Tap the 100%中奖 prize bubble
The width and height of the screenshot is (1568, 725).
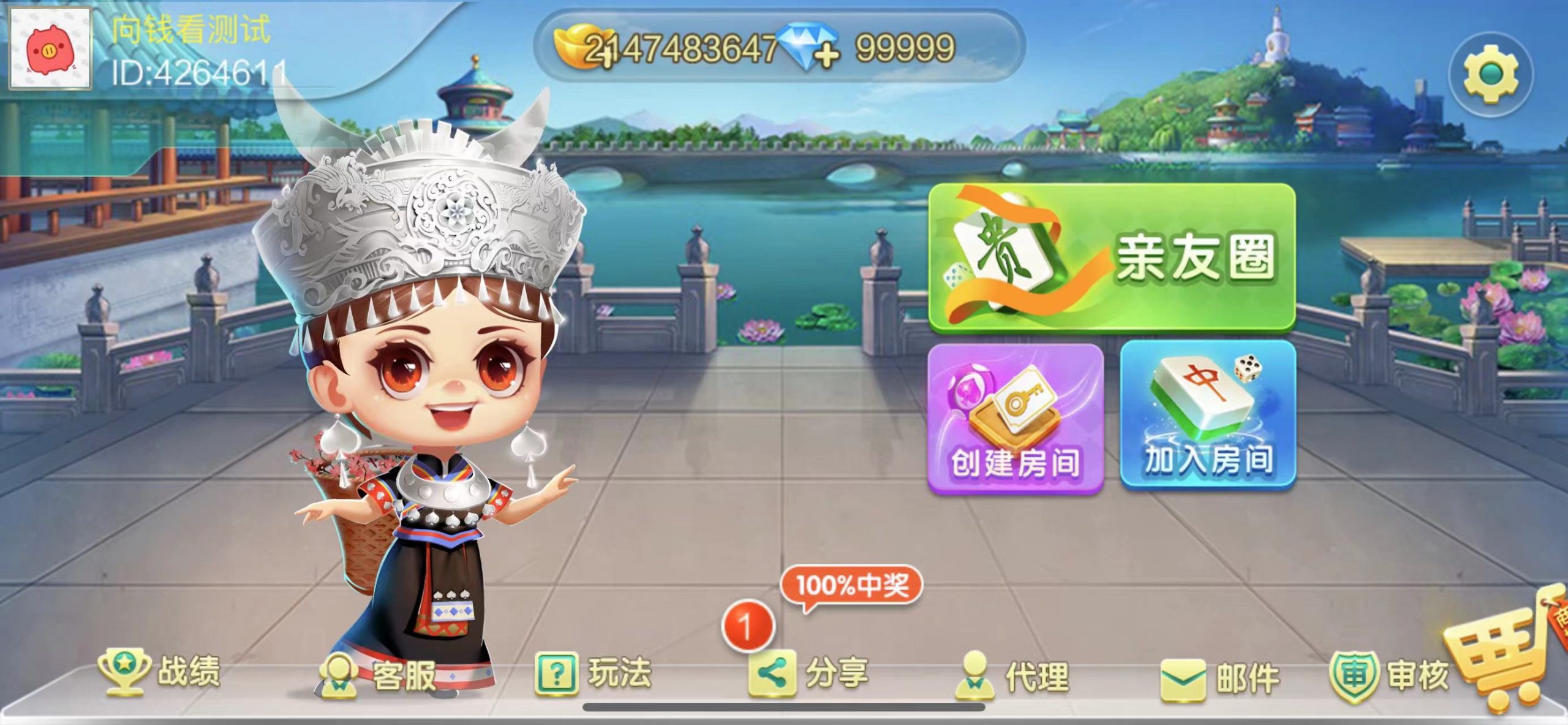851,585
